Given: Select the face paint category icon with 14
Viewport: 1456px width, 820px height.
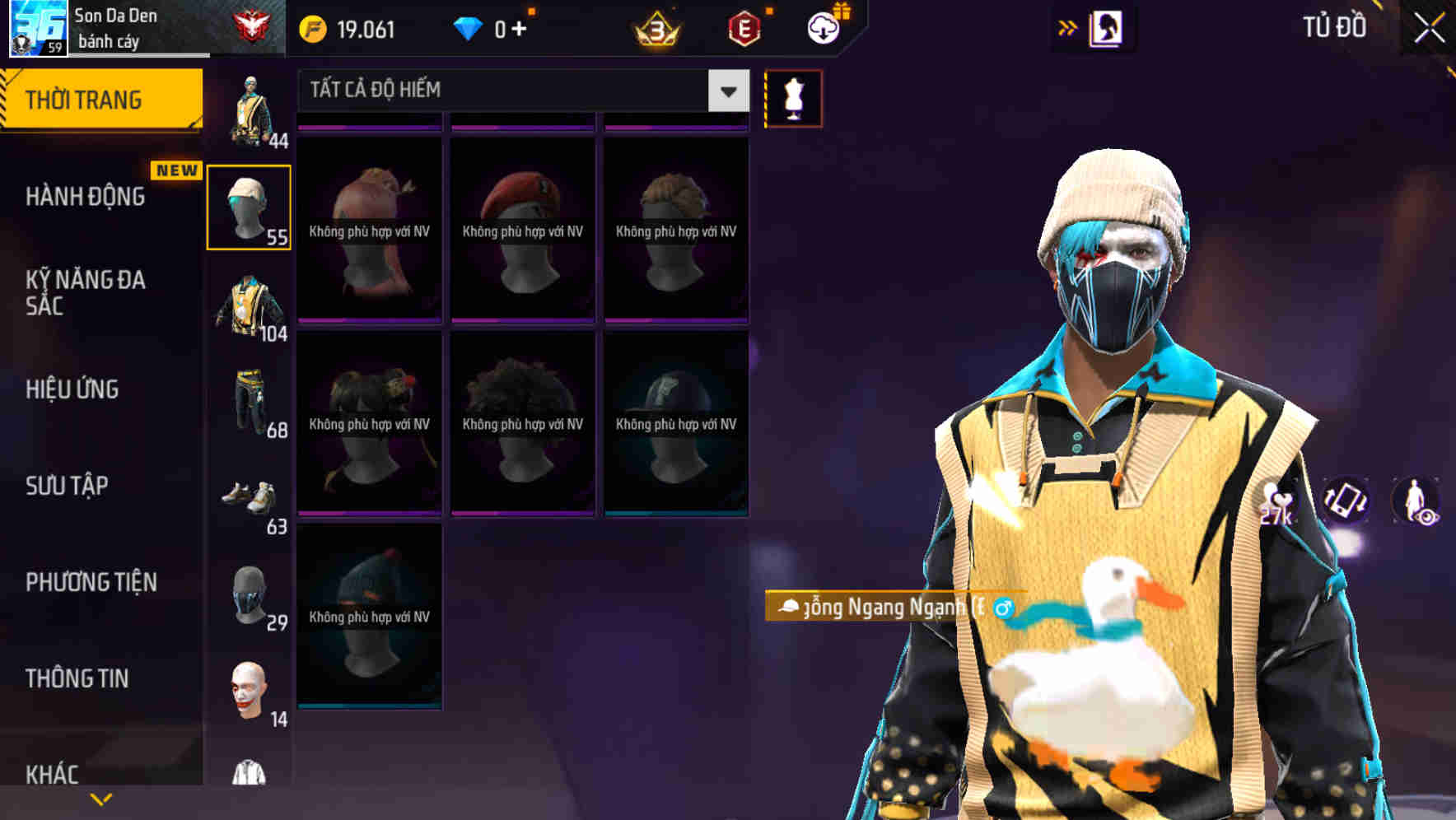Looking at the screenshot, I should [250, 683].
